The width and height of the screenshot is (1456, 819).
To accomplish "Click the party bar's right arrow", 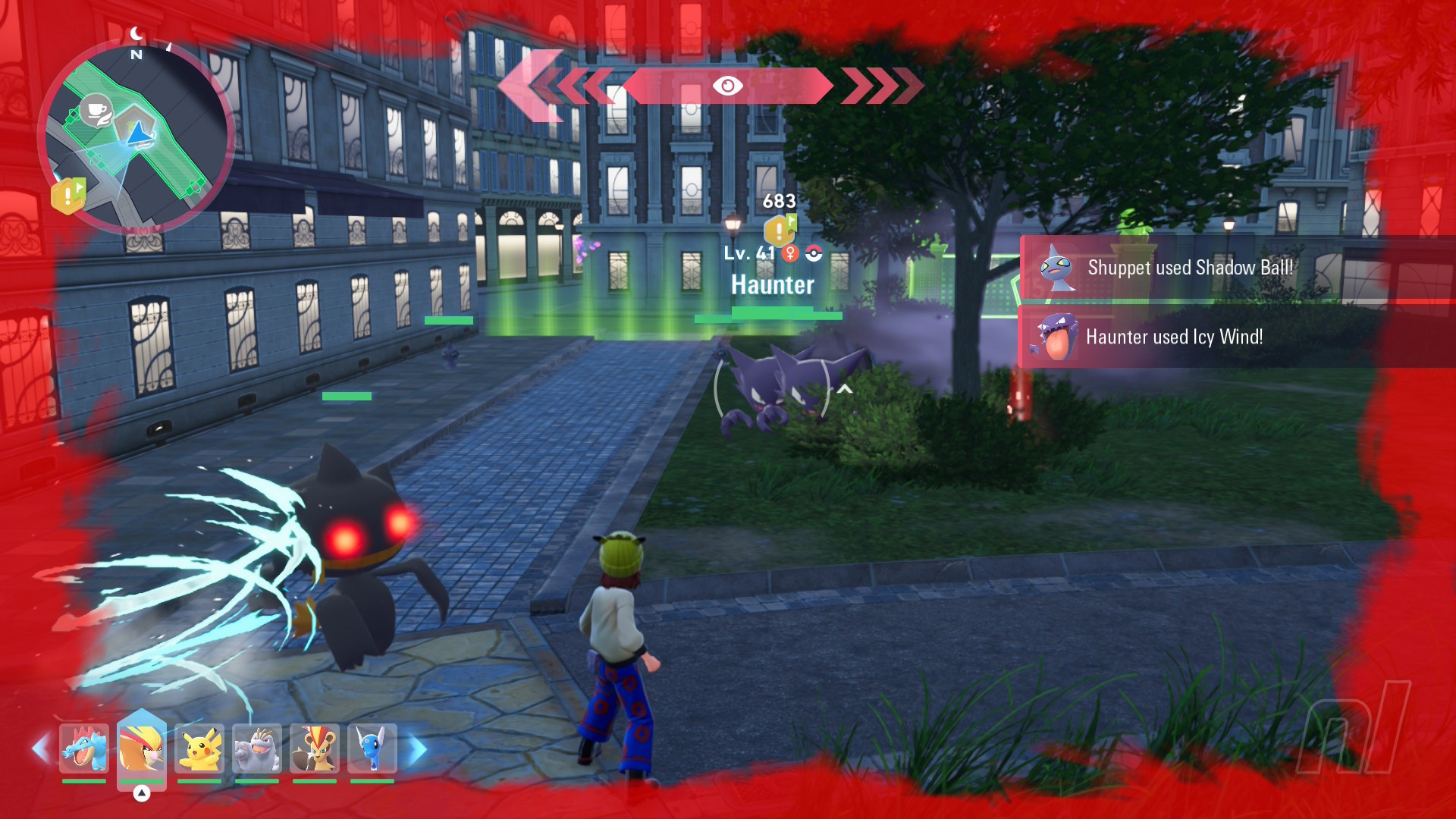I will pyautogui.click(x=418, y=749).
